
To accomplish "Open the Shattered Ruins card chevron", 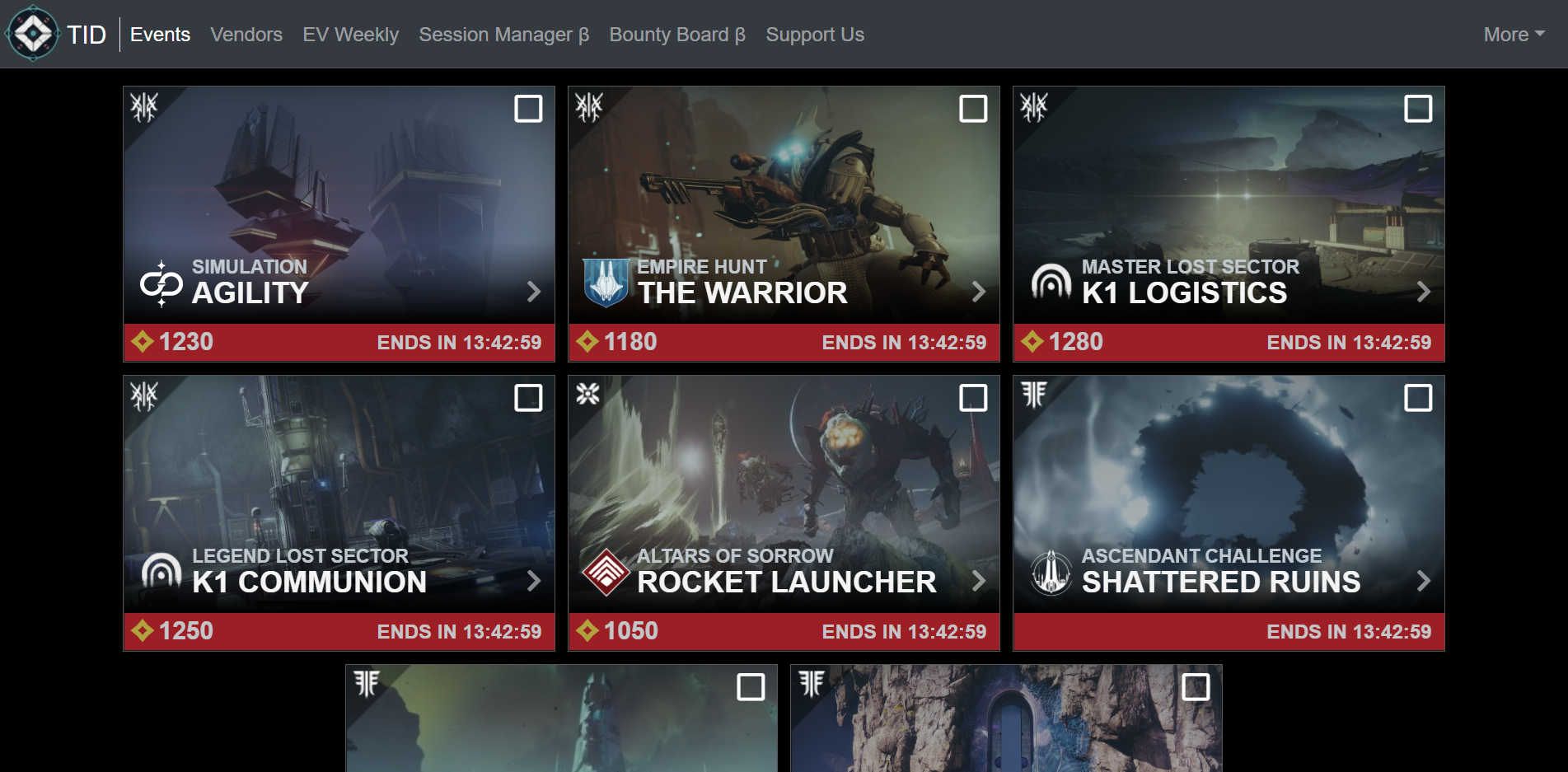I will click(1424, 582).
